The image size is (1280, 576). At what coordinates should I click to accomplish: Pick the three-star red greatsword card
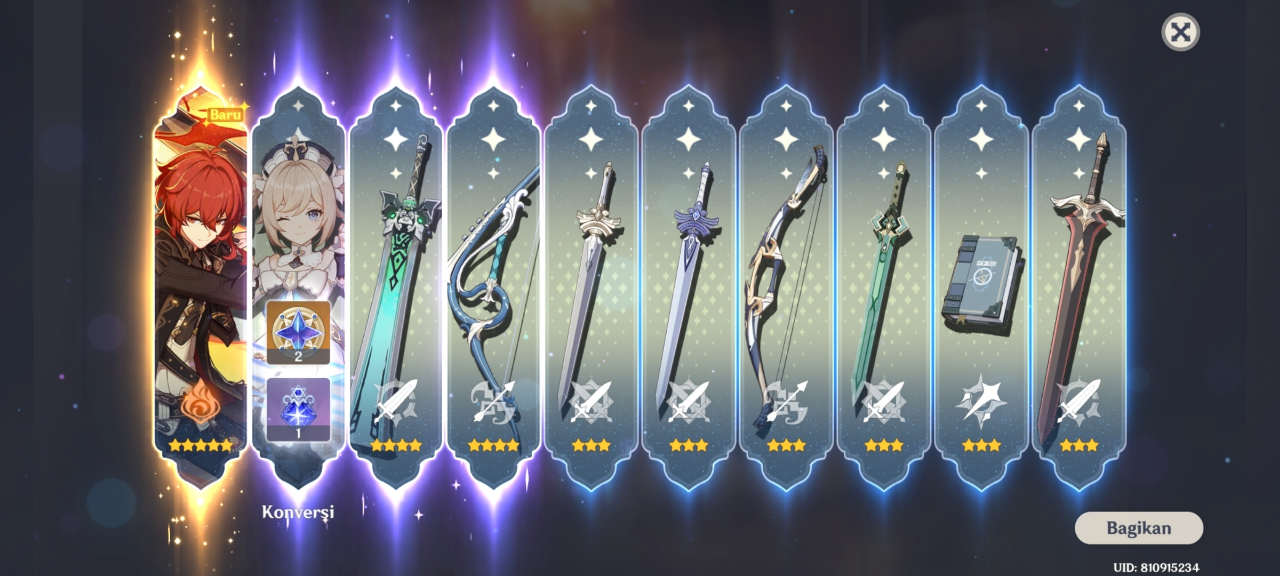[x=1078, y=290]
